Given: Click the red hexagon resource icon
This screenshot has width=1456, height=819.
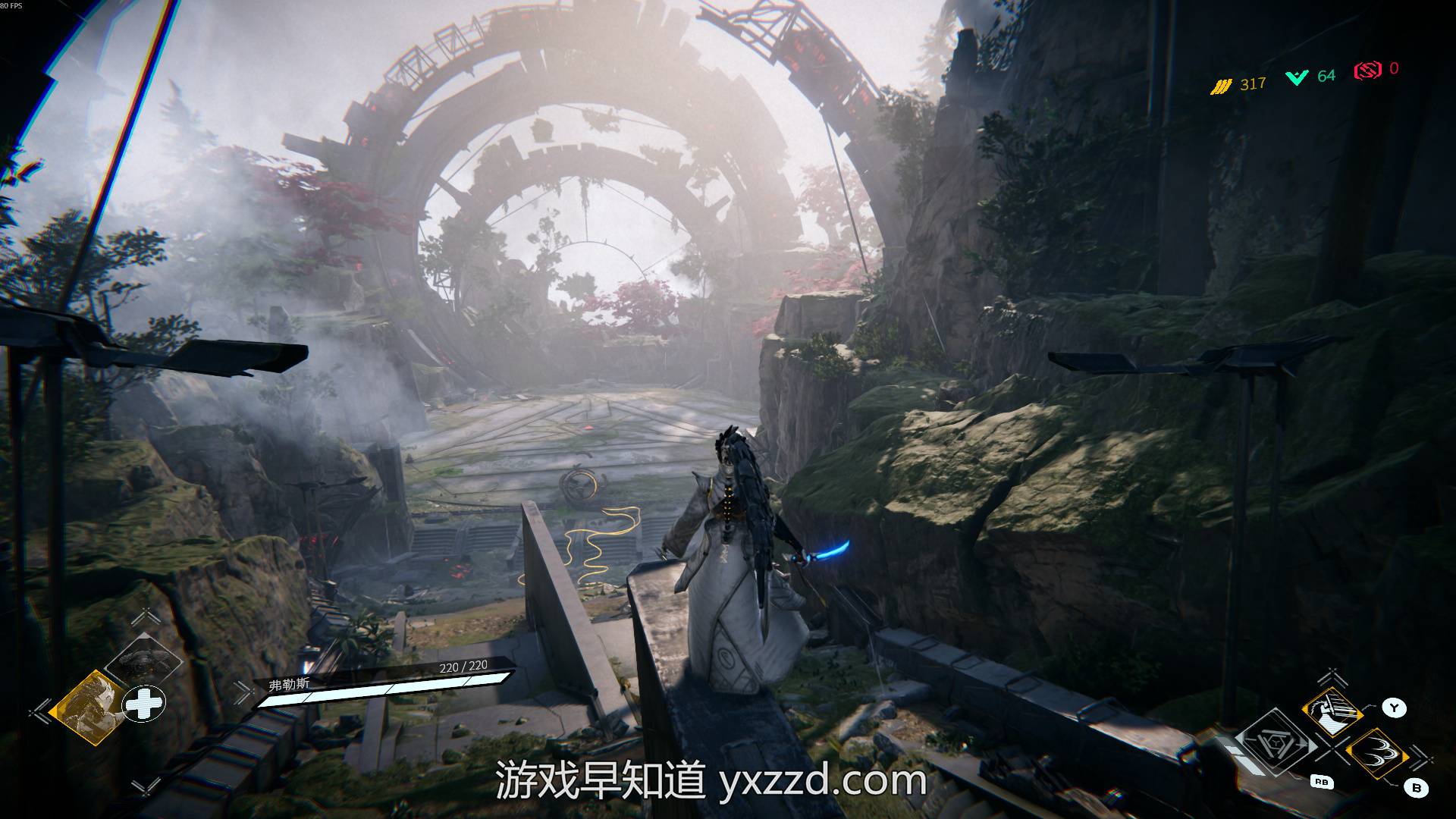Looking at the screenshot, I should coord(1367,71).
